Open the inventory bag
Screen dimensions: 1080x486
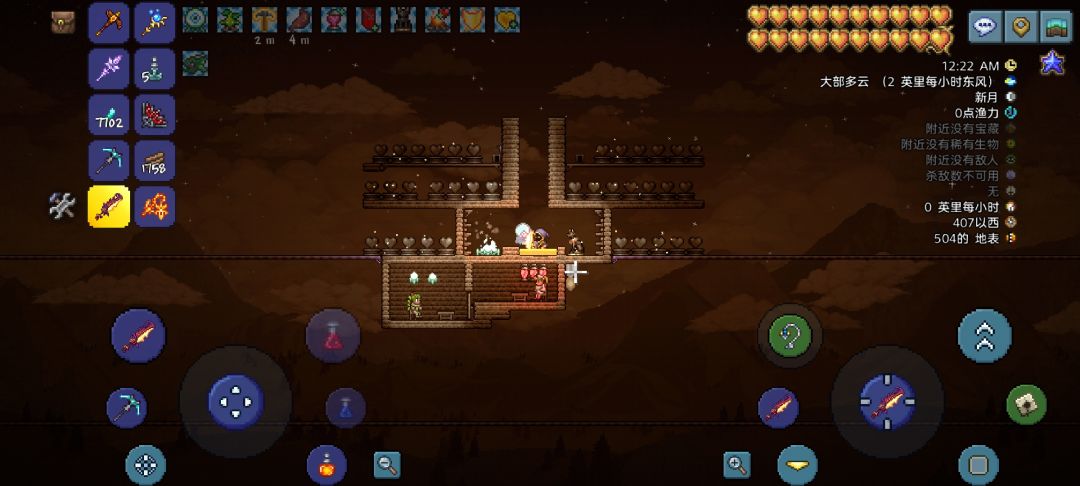pyautogui.click(x=63, y=23)
